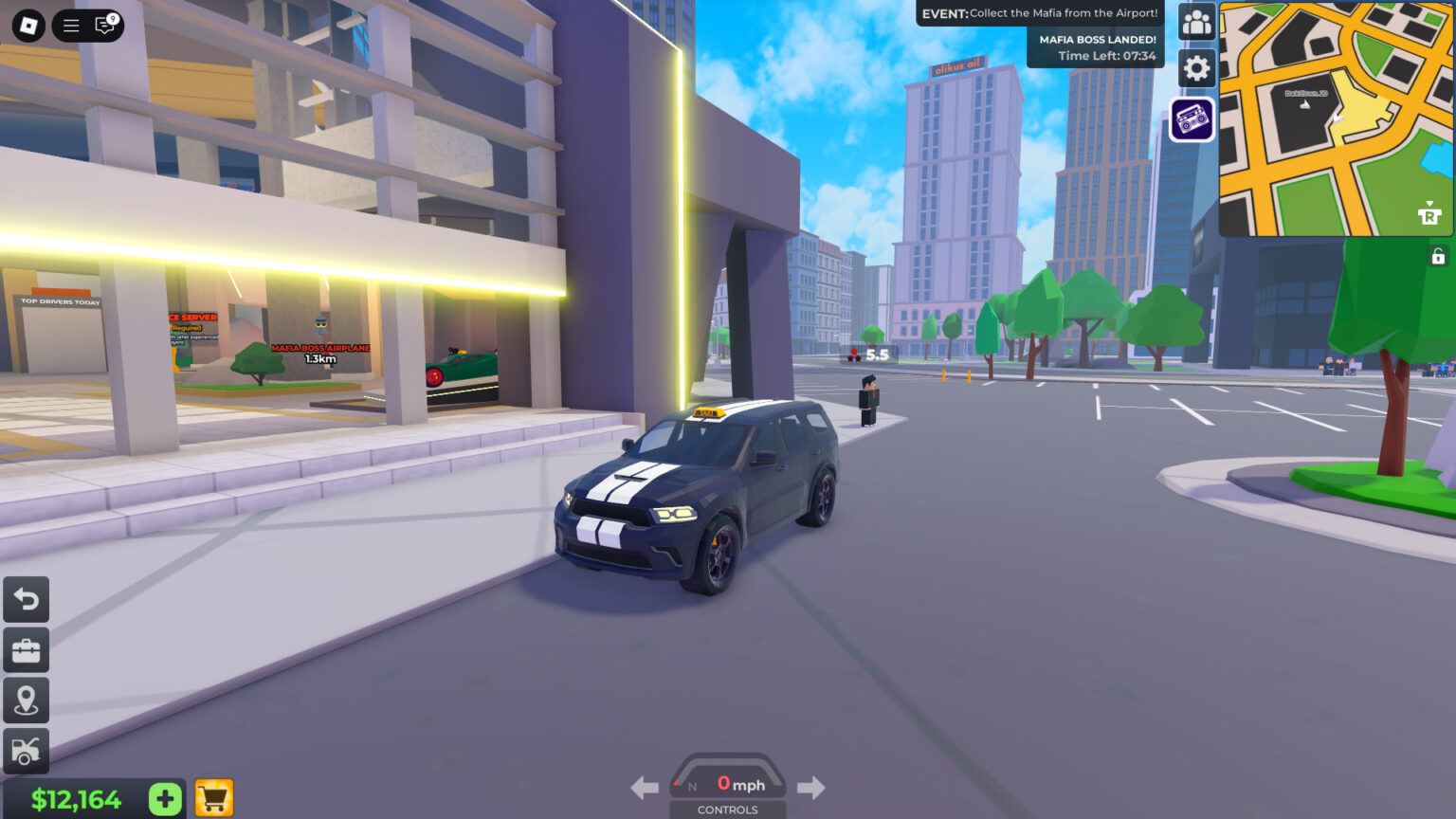The height and width of the screenshot is (819, 1456).
Task: Open the location pin destinations menu
Action: (26, 701)
